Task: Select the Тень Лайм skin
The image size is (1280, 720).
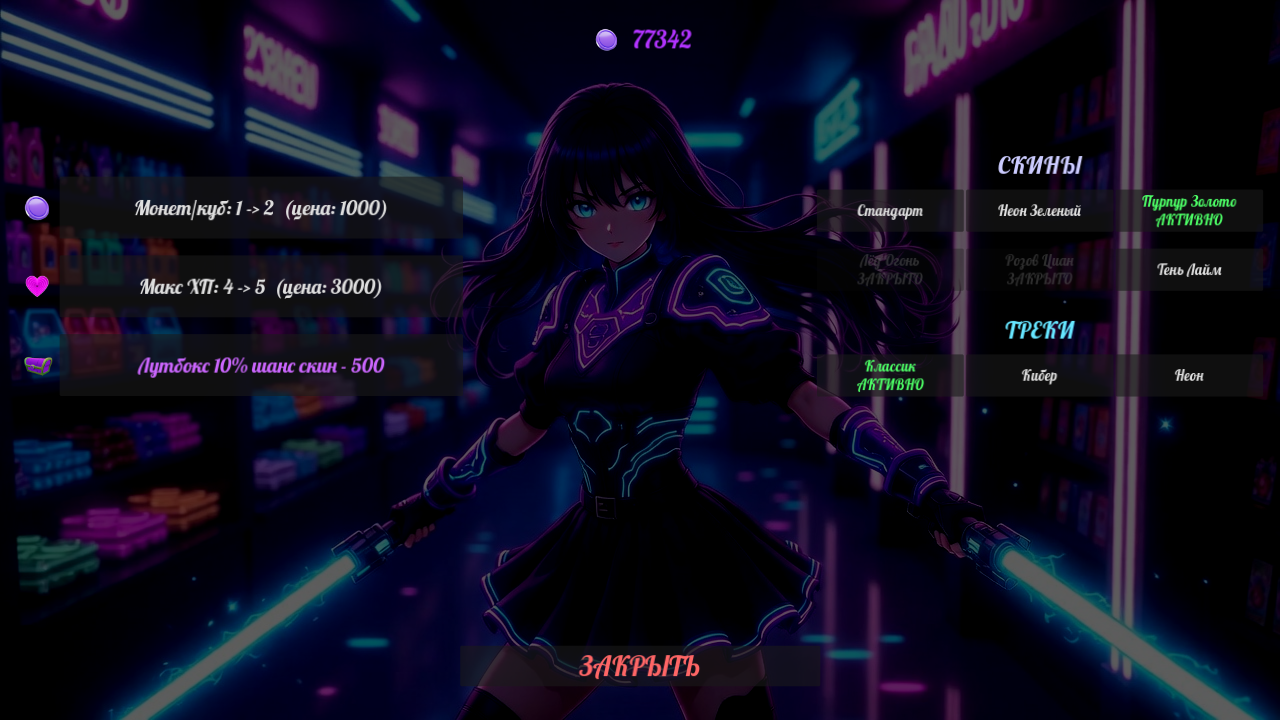Action: (x=1188, y=270)
